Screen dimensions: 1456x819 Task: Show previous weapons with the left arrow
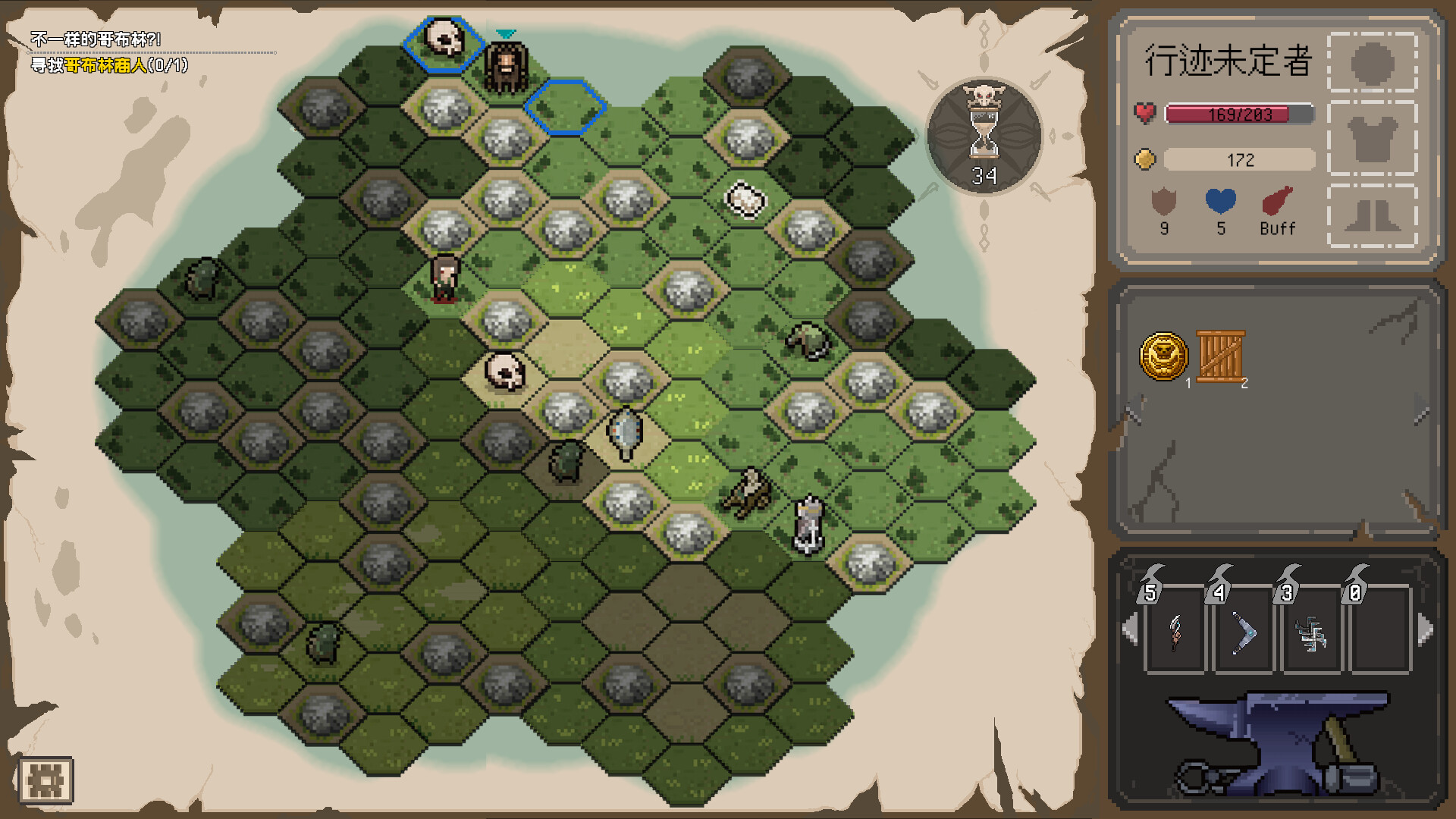click(1130, 629)
